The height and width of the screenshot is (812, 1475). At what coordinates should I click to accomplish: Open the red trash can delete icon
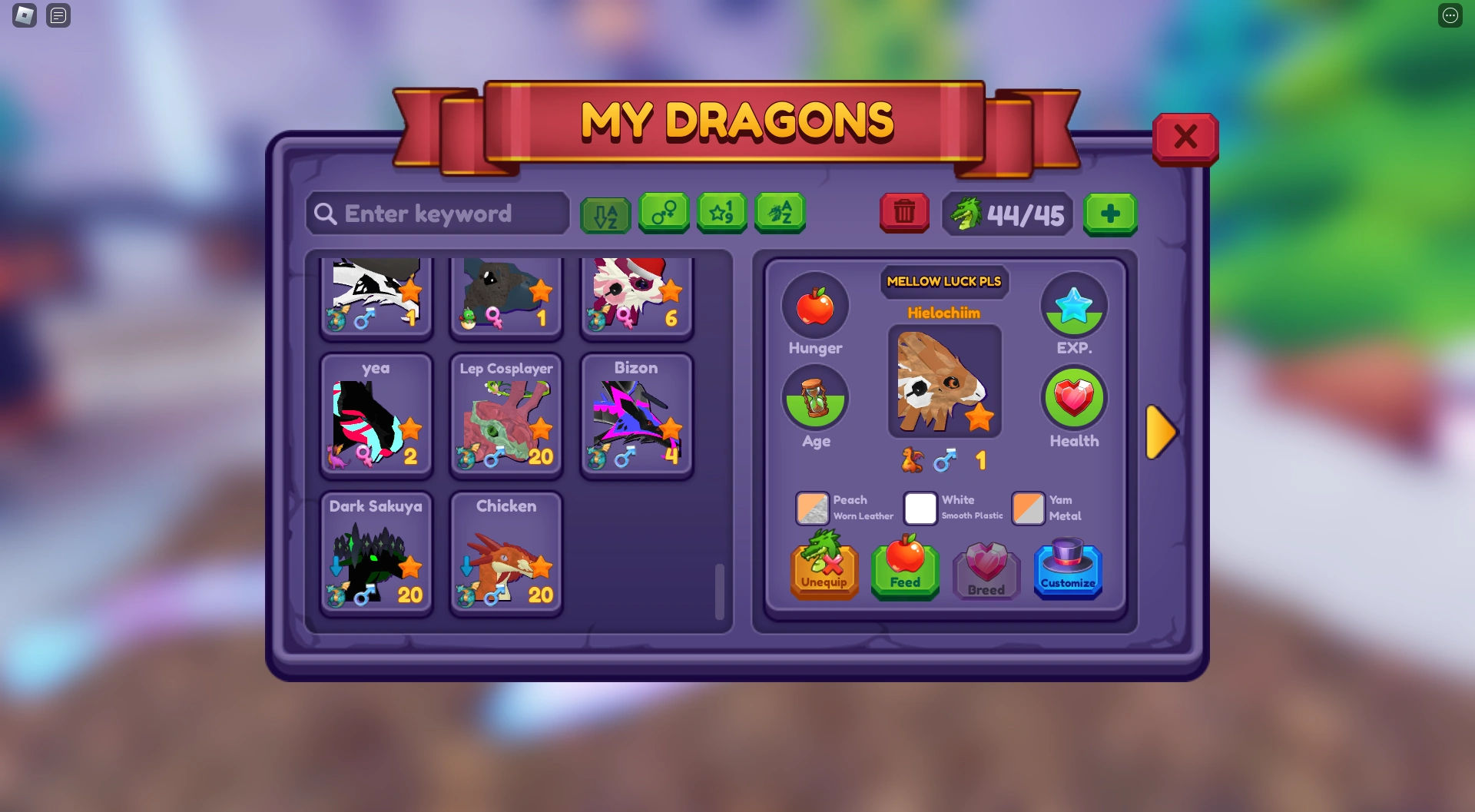click(x=904, y=214)
